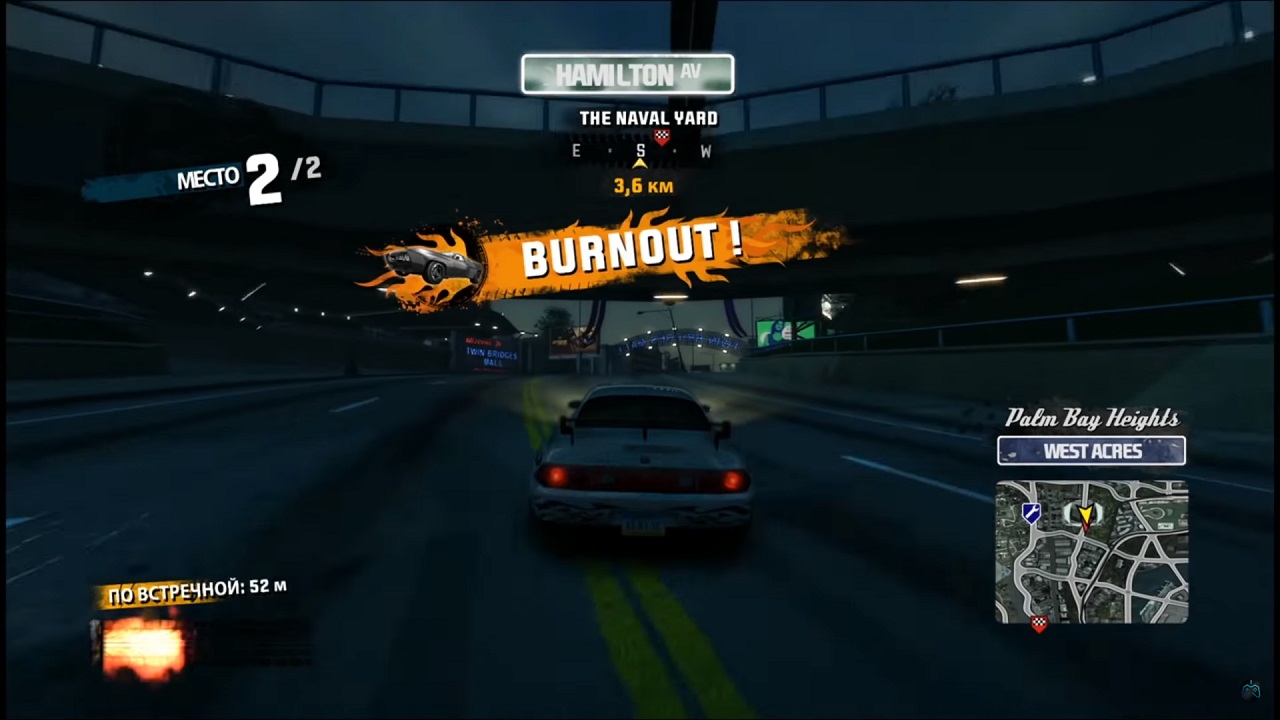1280x720 pixels.
Task: Select the Palm Bay Heights district label
Action: [1092, 419]
